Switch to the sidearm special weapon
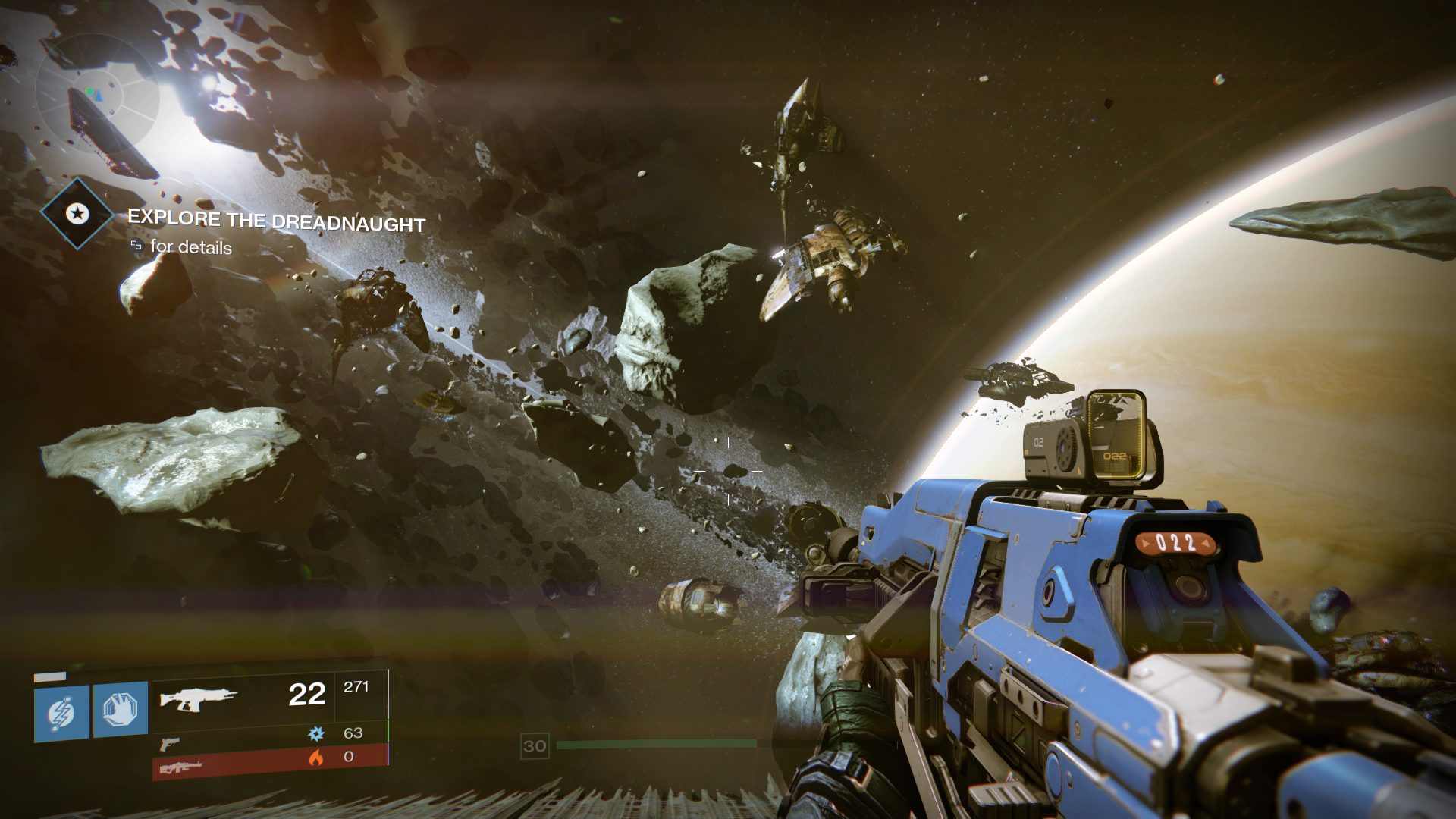 pyautogui.click(x=170, y=743)
